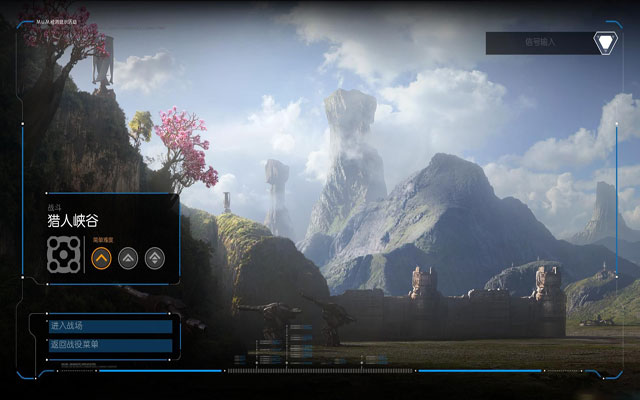Select the orange single-chevron difficulty icon
Screen dimensions: 640x400
click(x=101, y=258)
